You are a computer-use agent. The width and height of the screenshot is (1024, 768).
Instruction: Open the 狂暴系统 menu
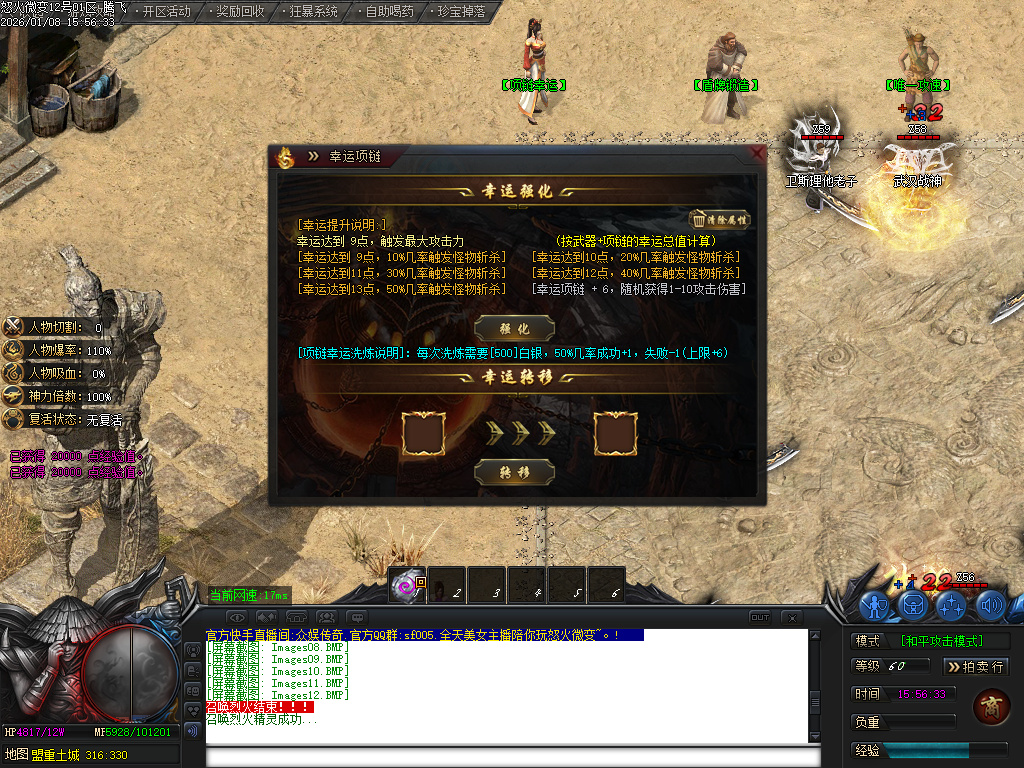313,12
